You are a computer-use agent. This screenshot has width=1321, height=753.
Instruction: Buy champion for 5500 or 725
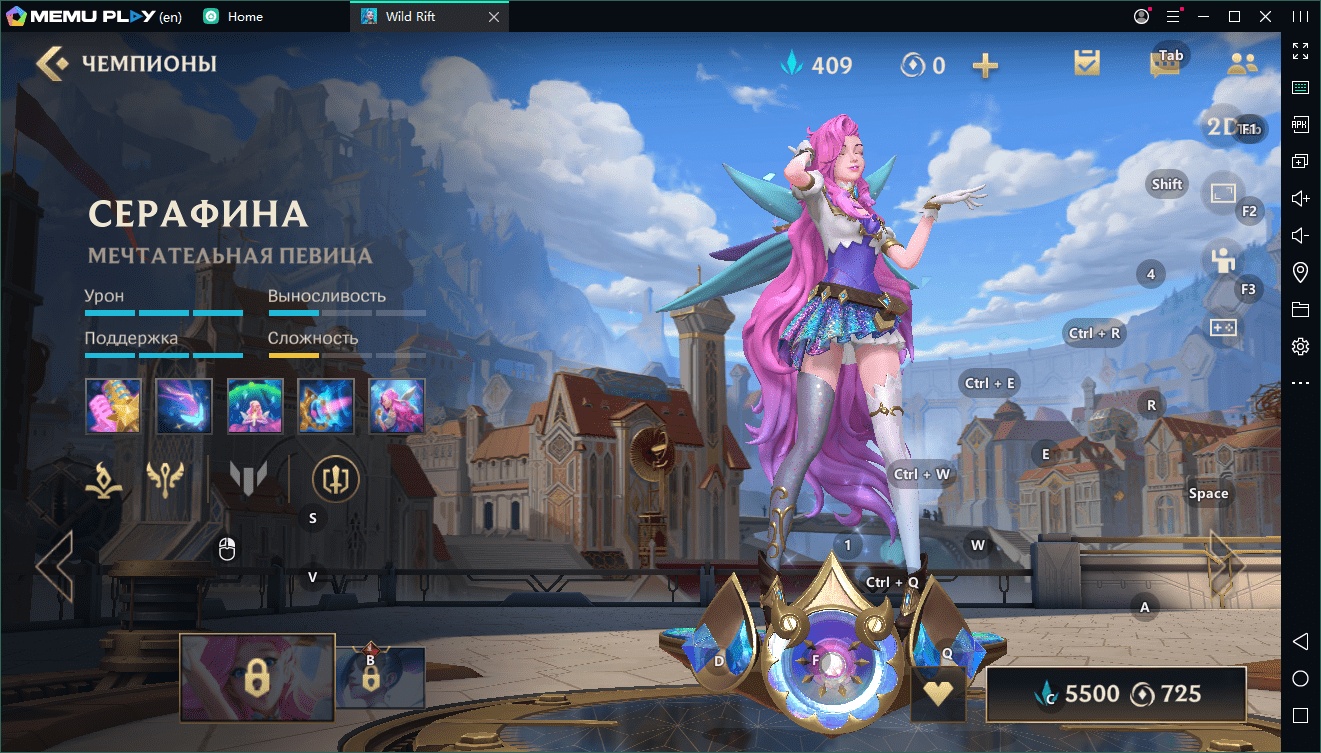tap(1116, 694)
